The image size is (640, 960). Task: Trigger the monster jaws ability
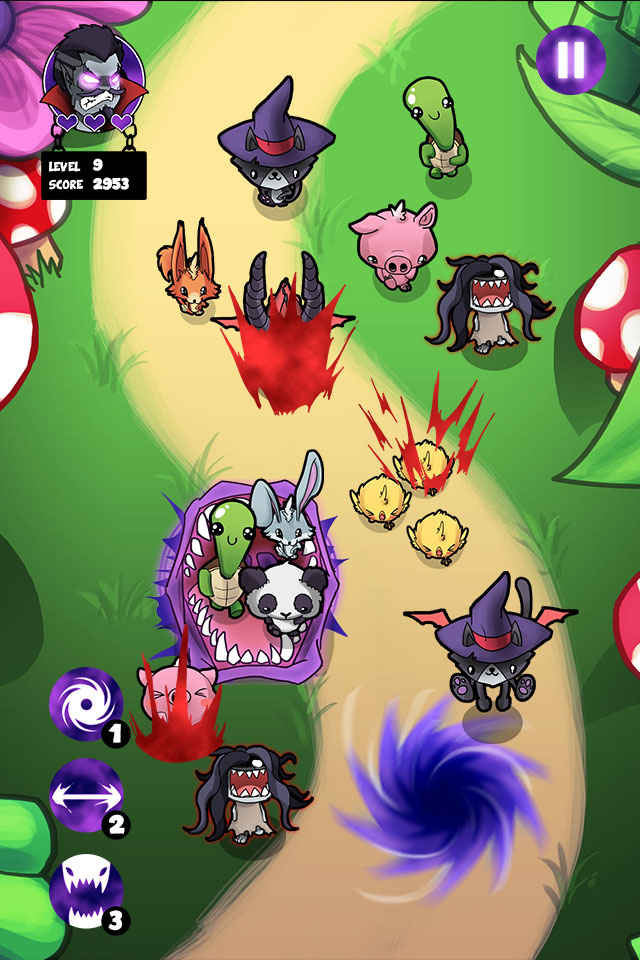(85, 889)
